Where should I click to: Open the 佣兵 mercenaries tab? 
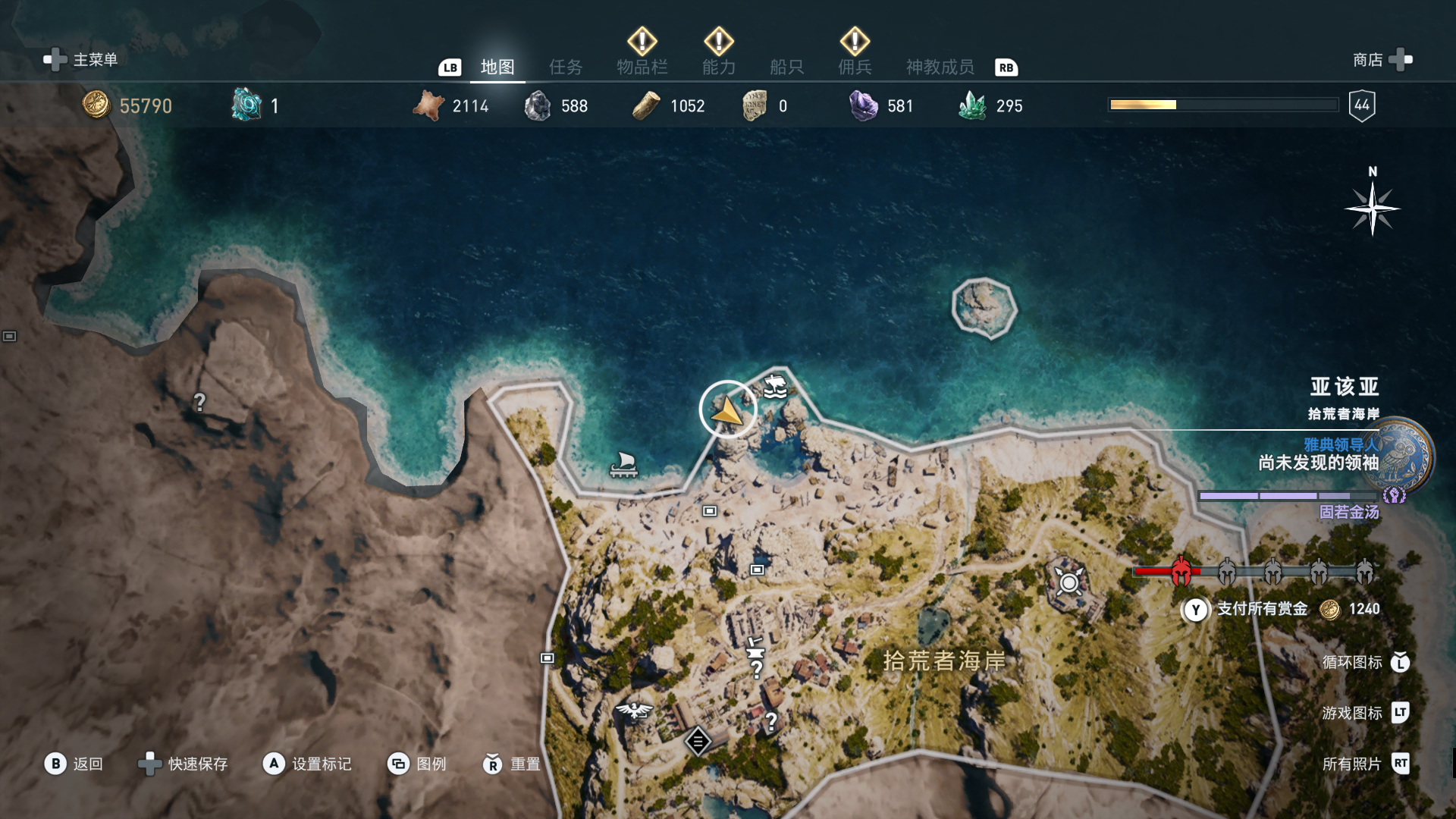855,67
